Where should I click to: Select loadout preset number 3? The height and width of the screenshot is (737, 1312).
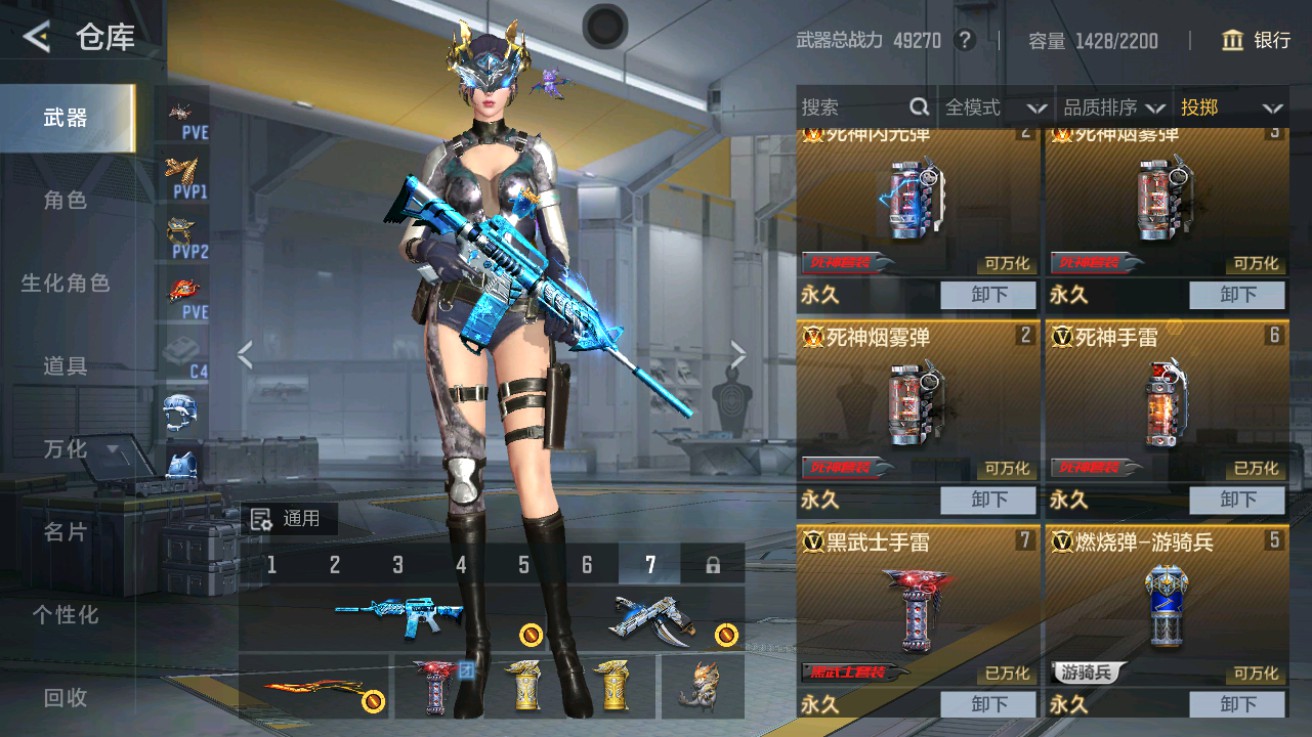396,564
